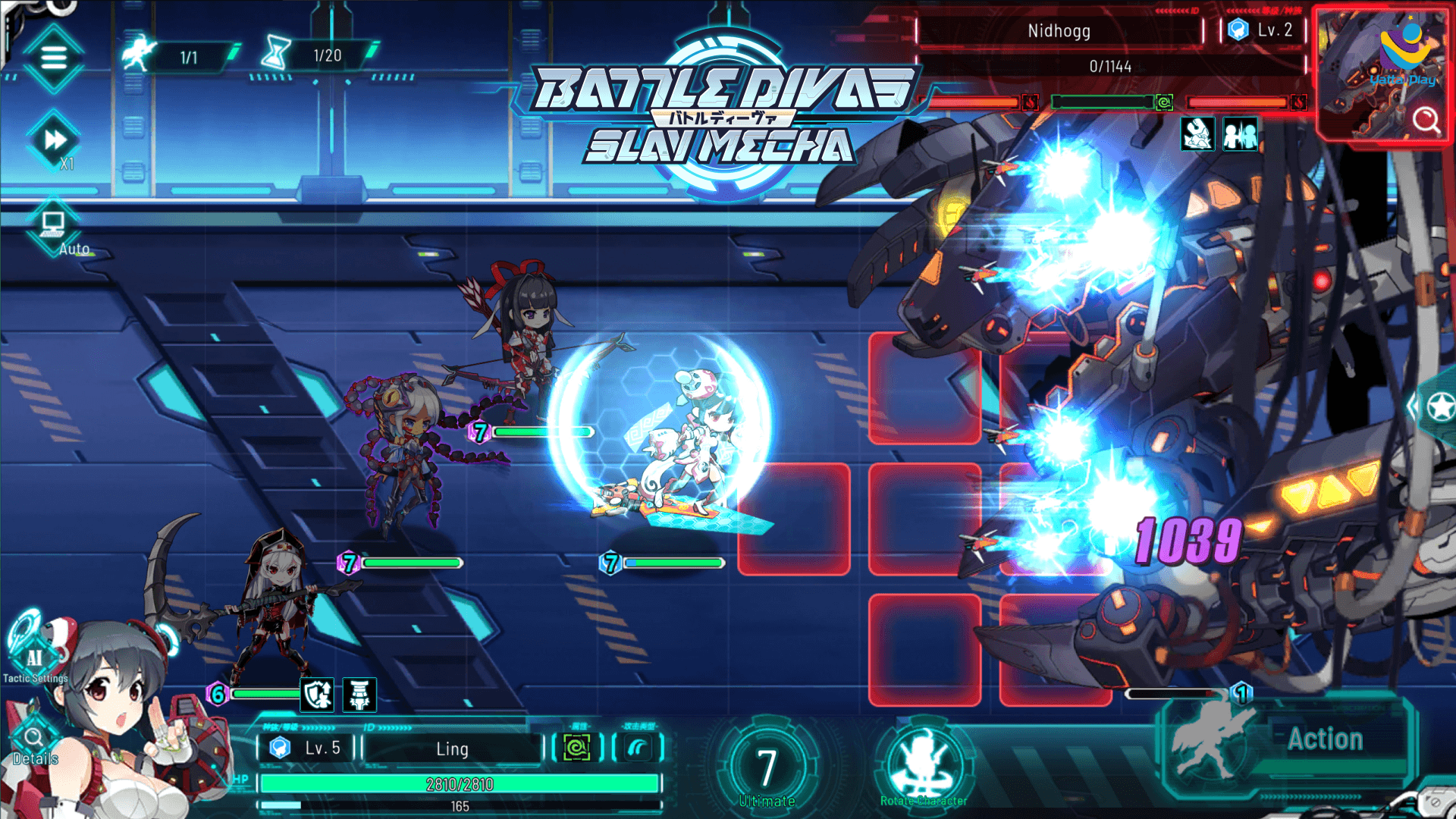Activate the Ultimate skill
This screenshot has height=819, width=1456.
767,767
